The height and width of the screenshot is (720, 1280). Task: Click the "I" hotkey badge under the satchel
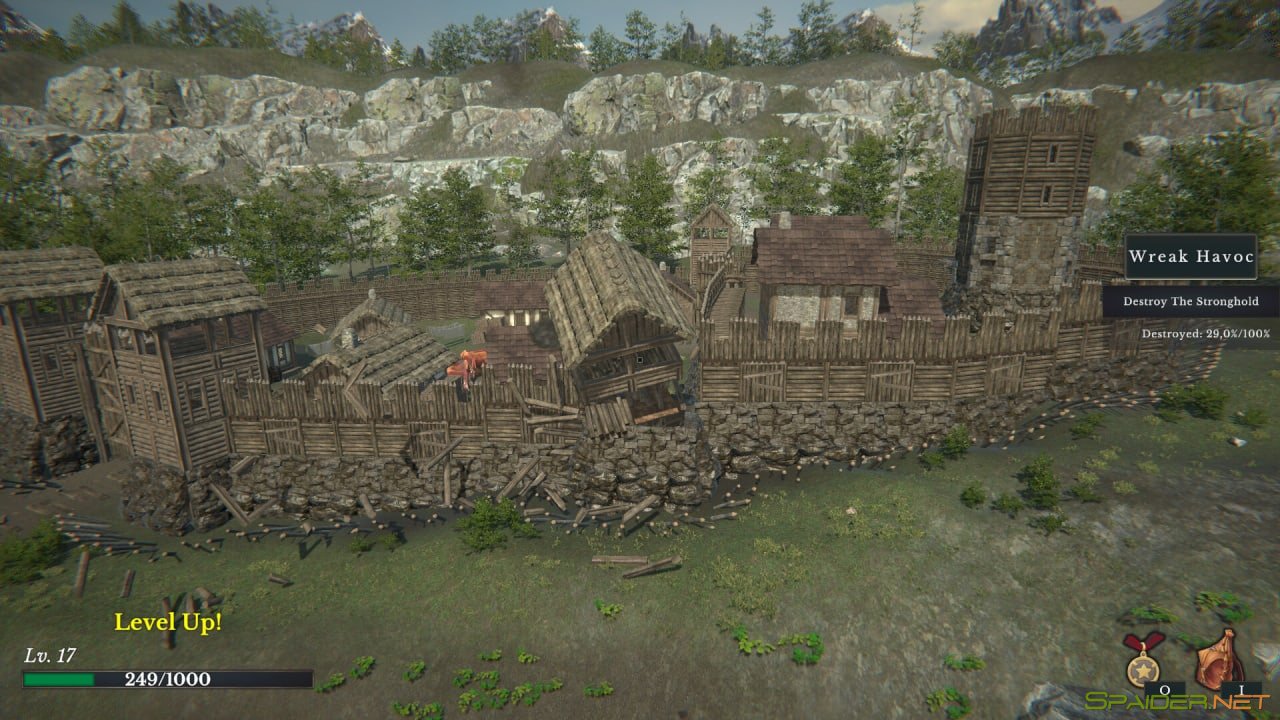click(x=1242, y=688)
